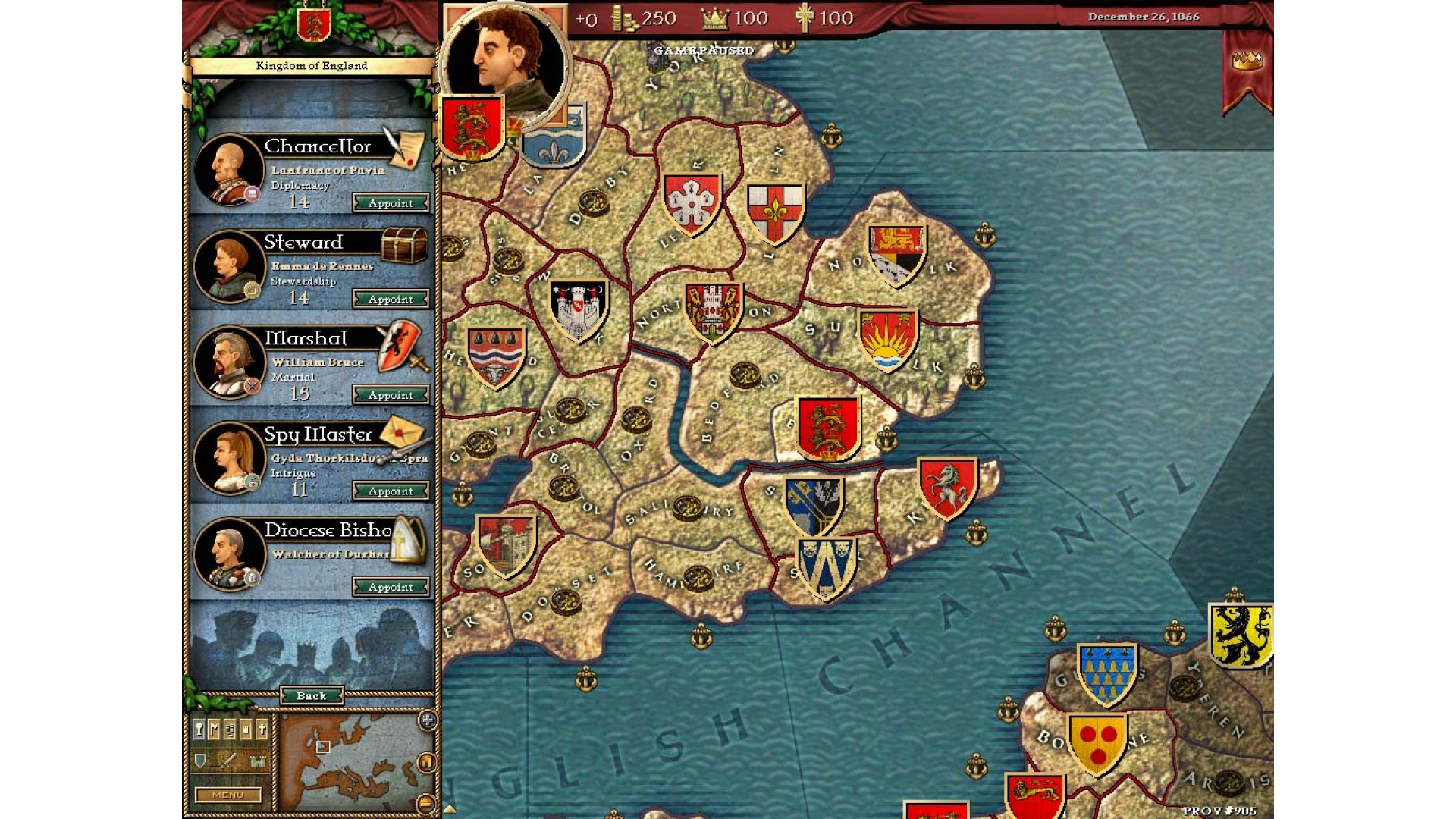
Task: Select Chancellor Lanfranc of Pavia's portrait
Action: pos(229,169)
